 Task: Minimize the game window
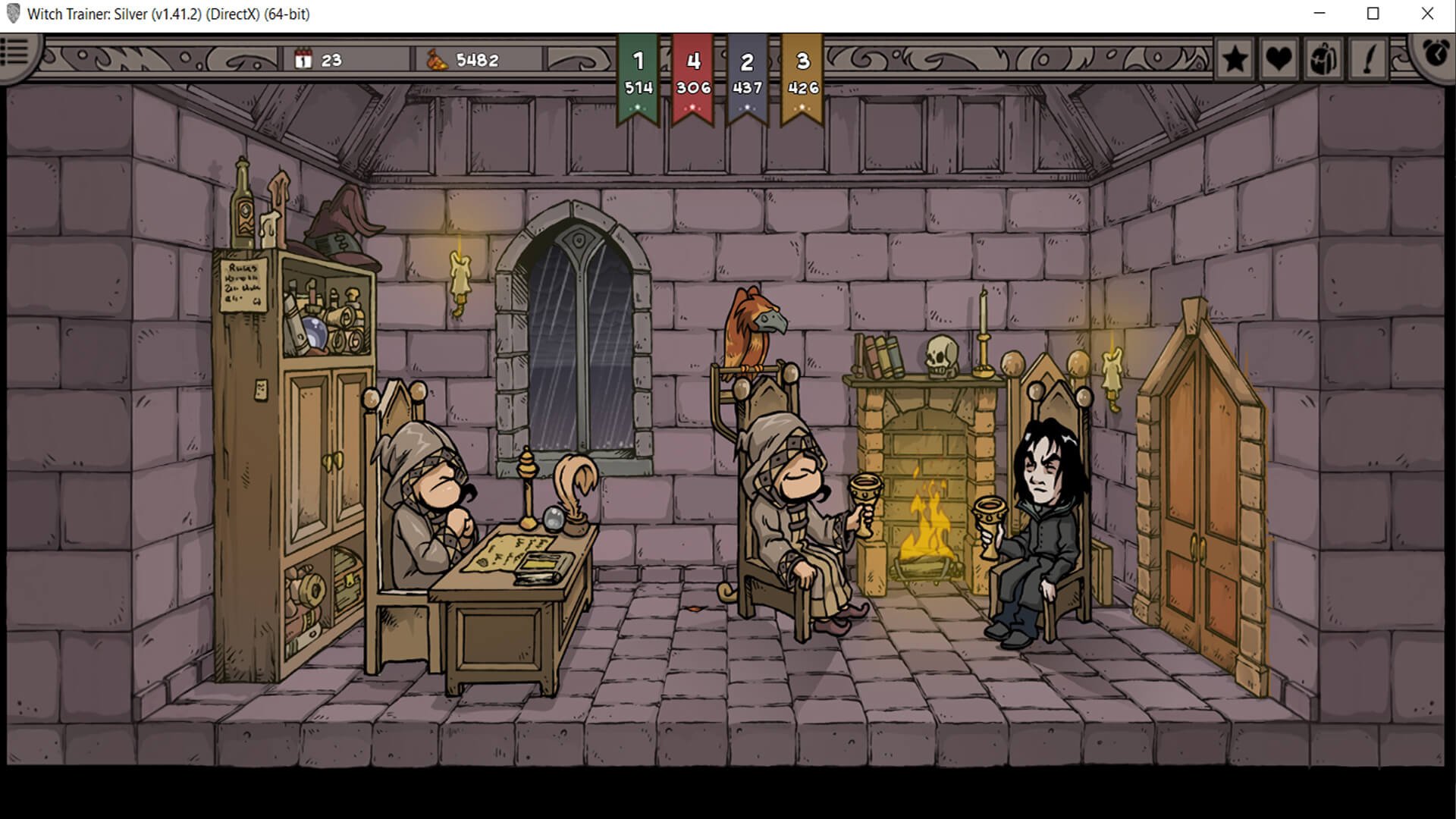tap(1319, 14)
